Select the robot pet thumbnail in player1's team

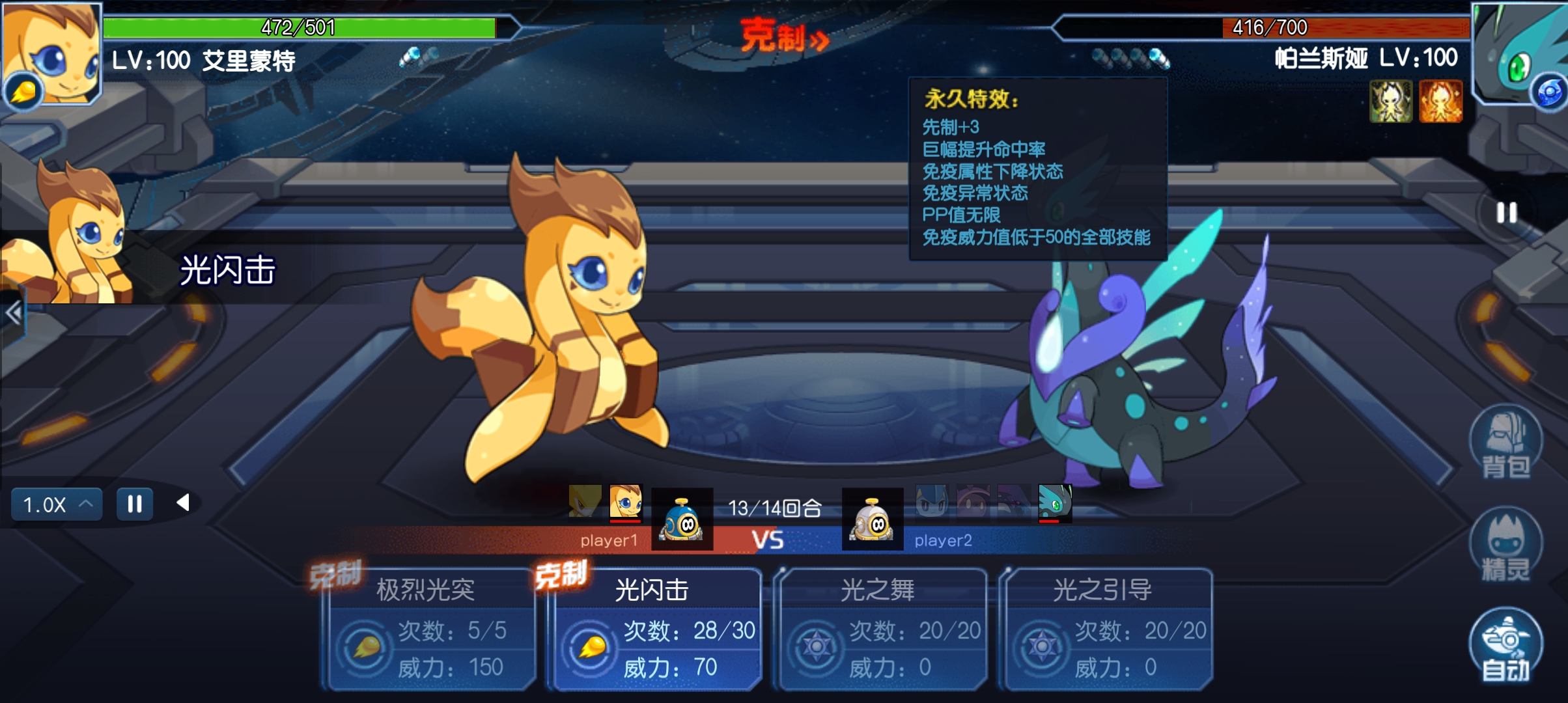pos(682,517)
